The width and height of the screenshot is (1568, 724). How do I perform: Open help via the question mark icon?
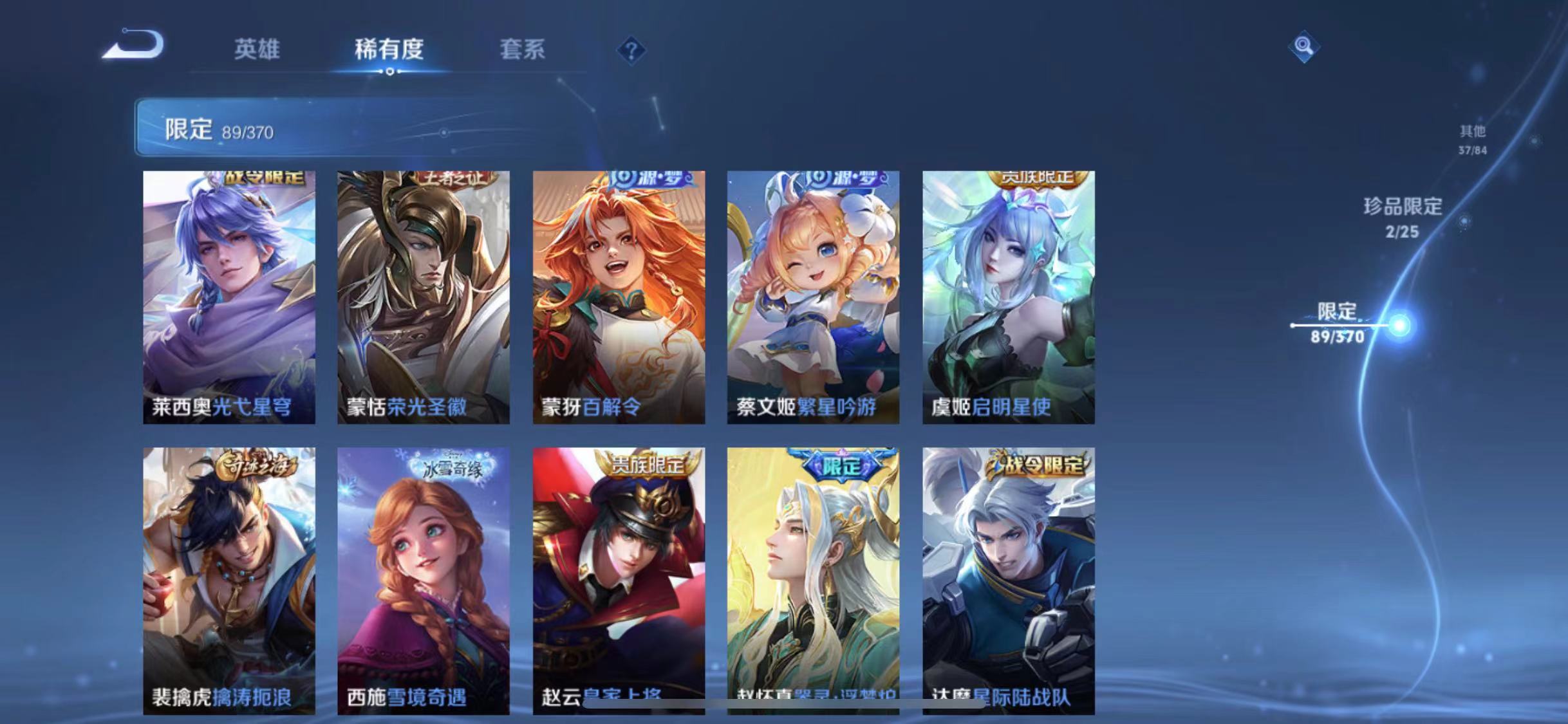[x=634, y=50]
